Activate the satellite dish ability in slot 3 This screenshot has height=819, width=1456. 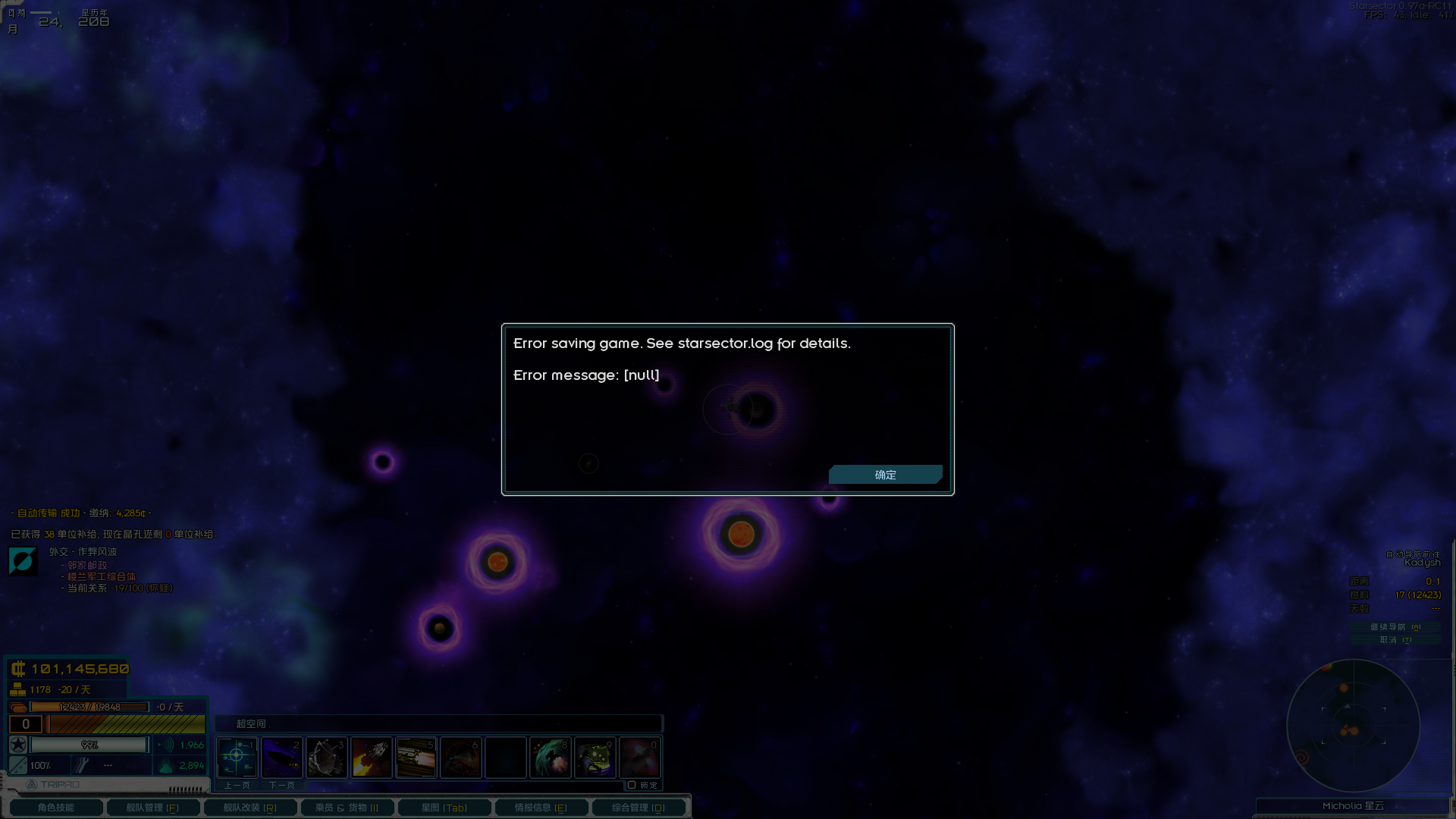[x=327, y=757]
